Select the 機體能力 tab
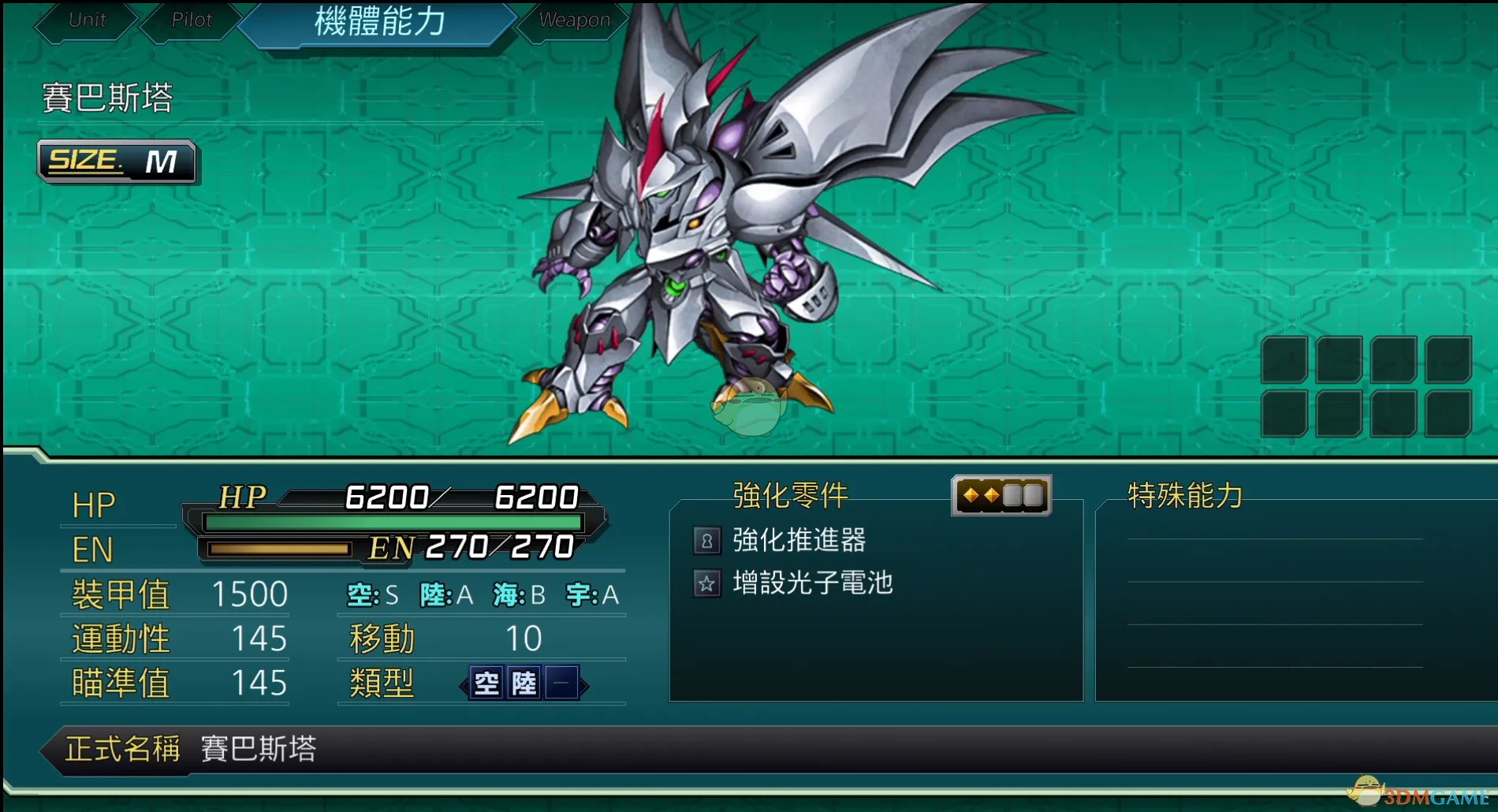The image size is (1498, 812). [x=379, y=21]
